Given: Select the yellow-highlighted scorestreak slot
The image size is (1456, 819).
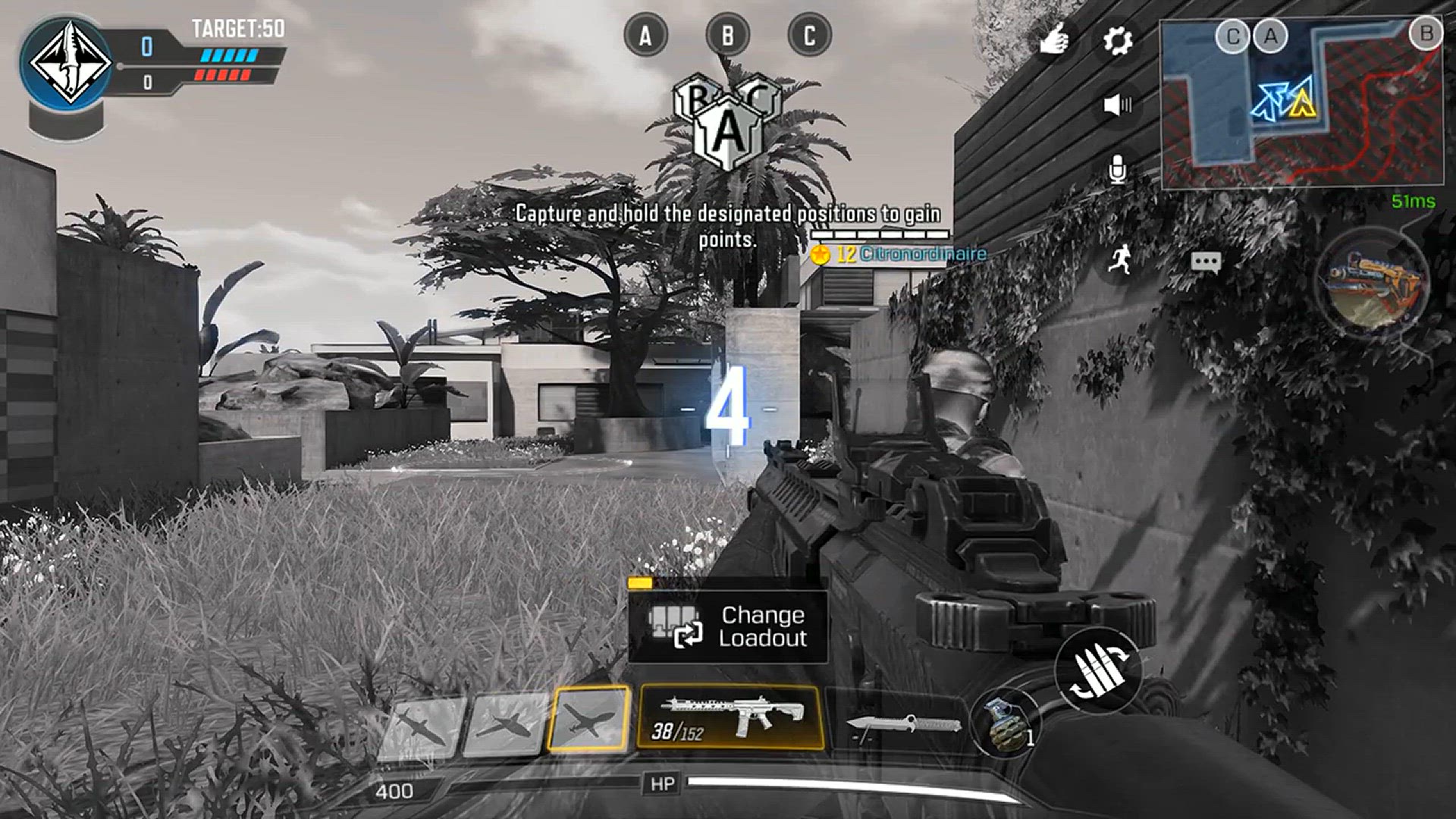Looking at the screenshot, I should tap(589, 719).
